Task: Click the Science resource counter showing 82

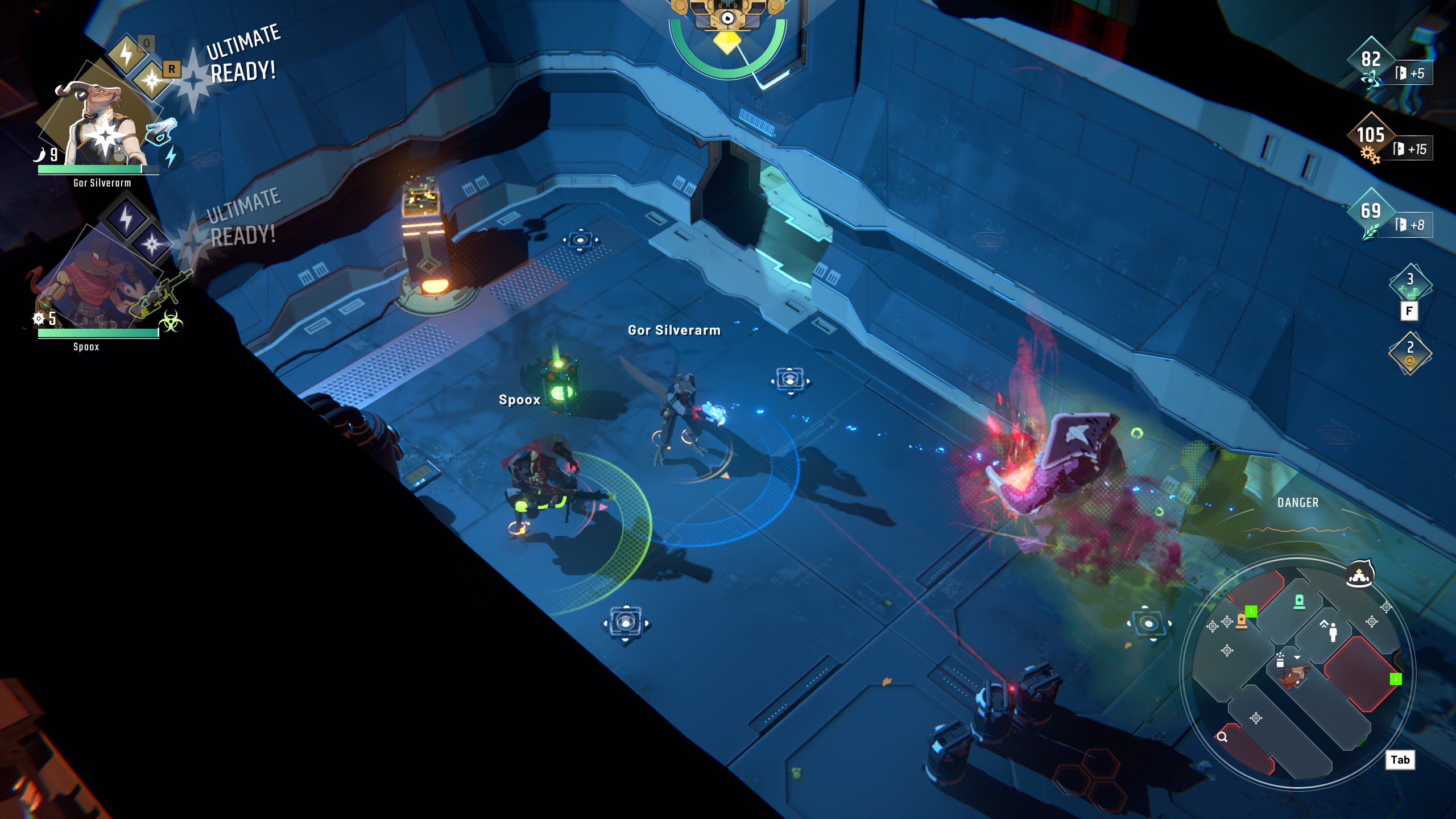Action: click(x=1371, y=60)
